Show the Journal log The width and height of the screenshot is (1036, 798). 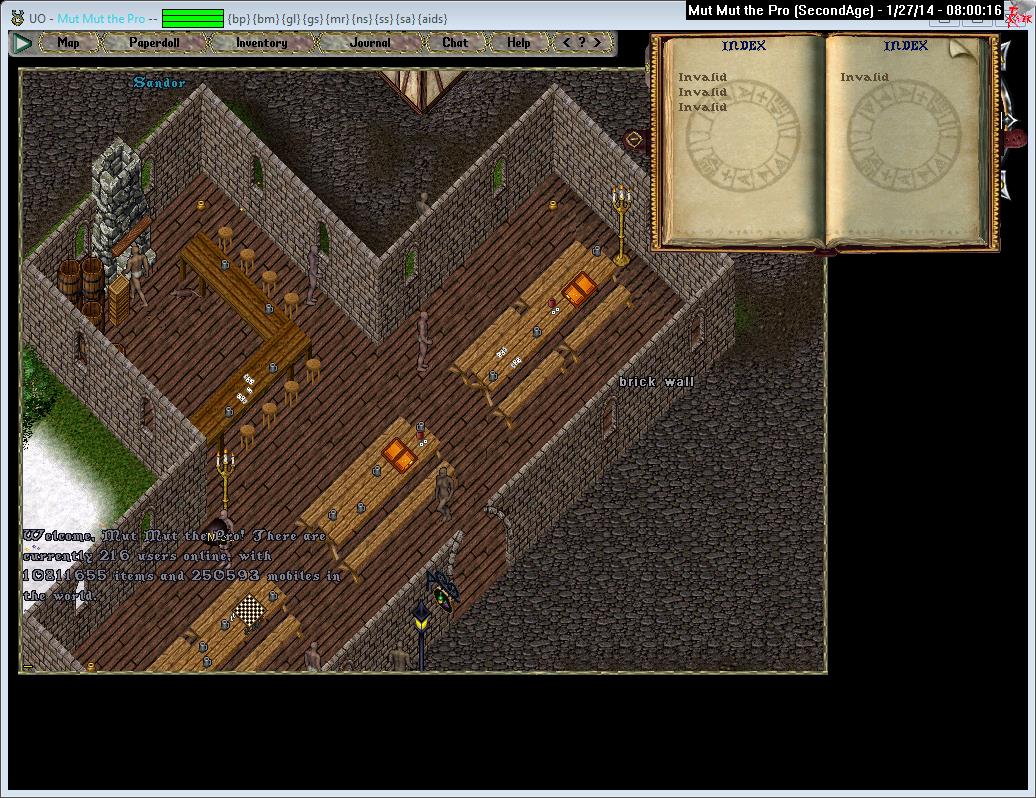(370, 43)
